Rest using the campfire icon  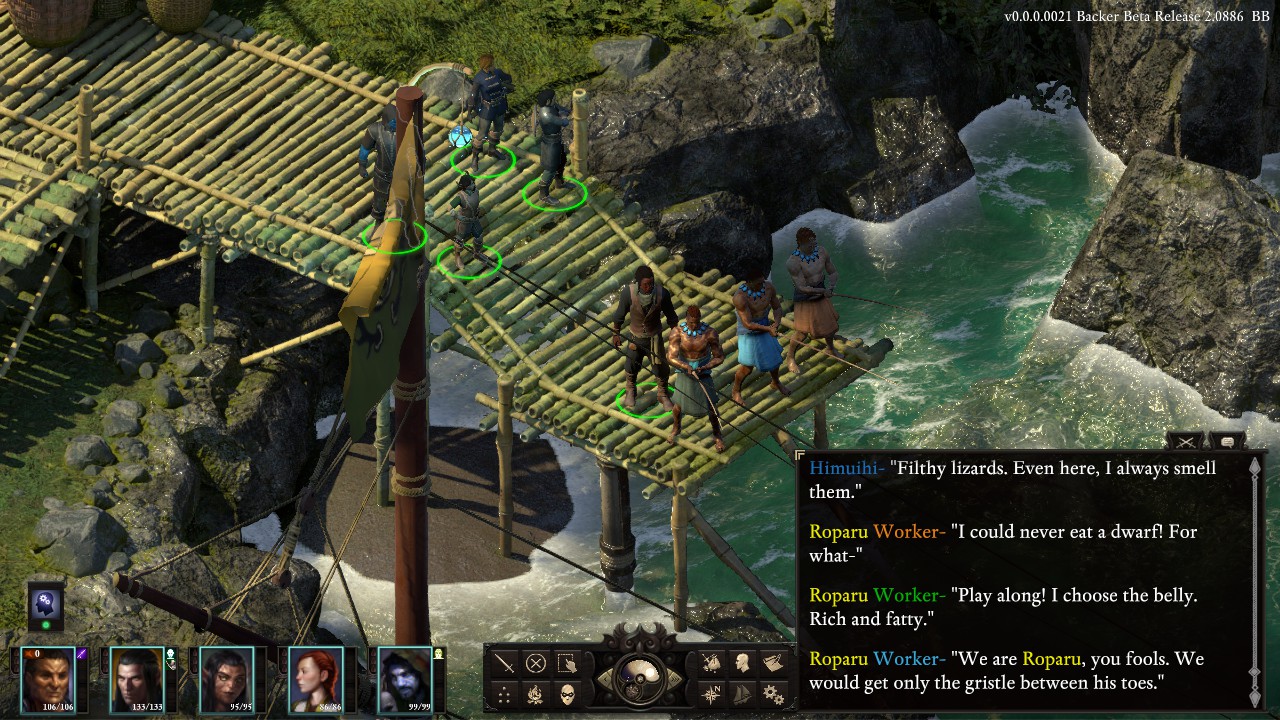coord(537,694)
